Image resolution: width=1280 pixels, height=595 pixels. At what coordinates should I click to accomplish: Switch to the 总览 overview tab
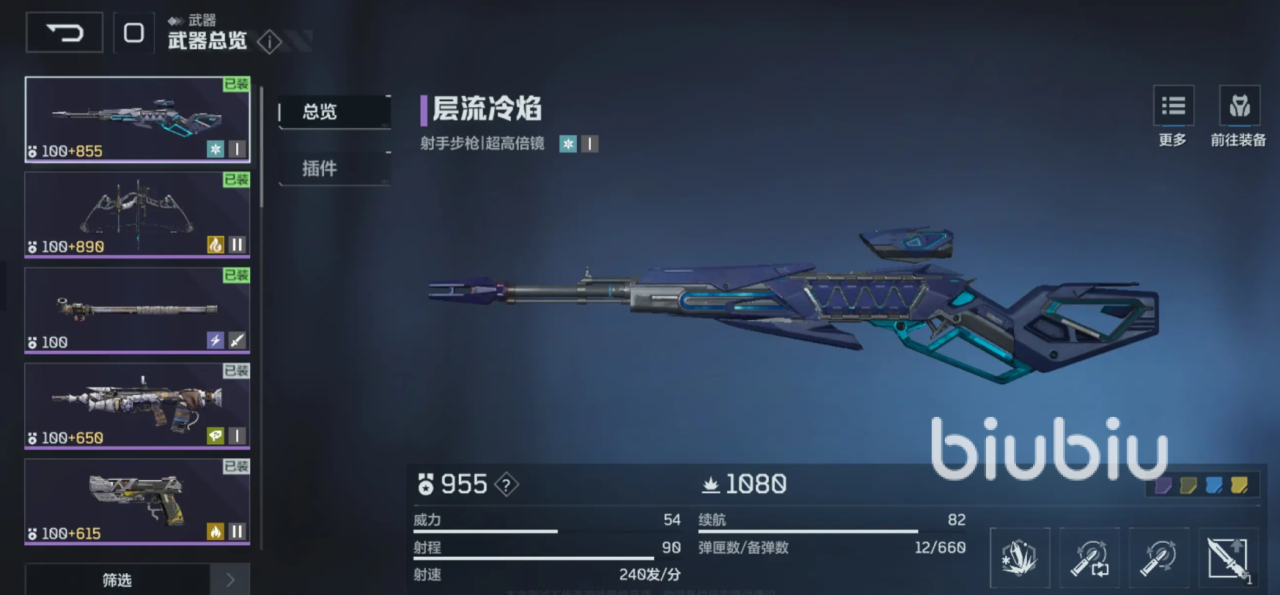click(x=333, y=112)
